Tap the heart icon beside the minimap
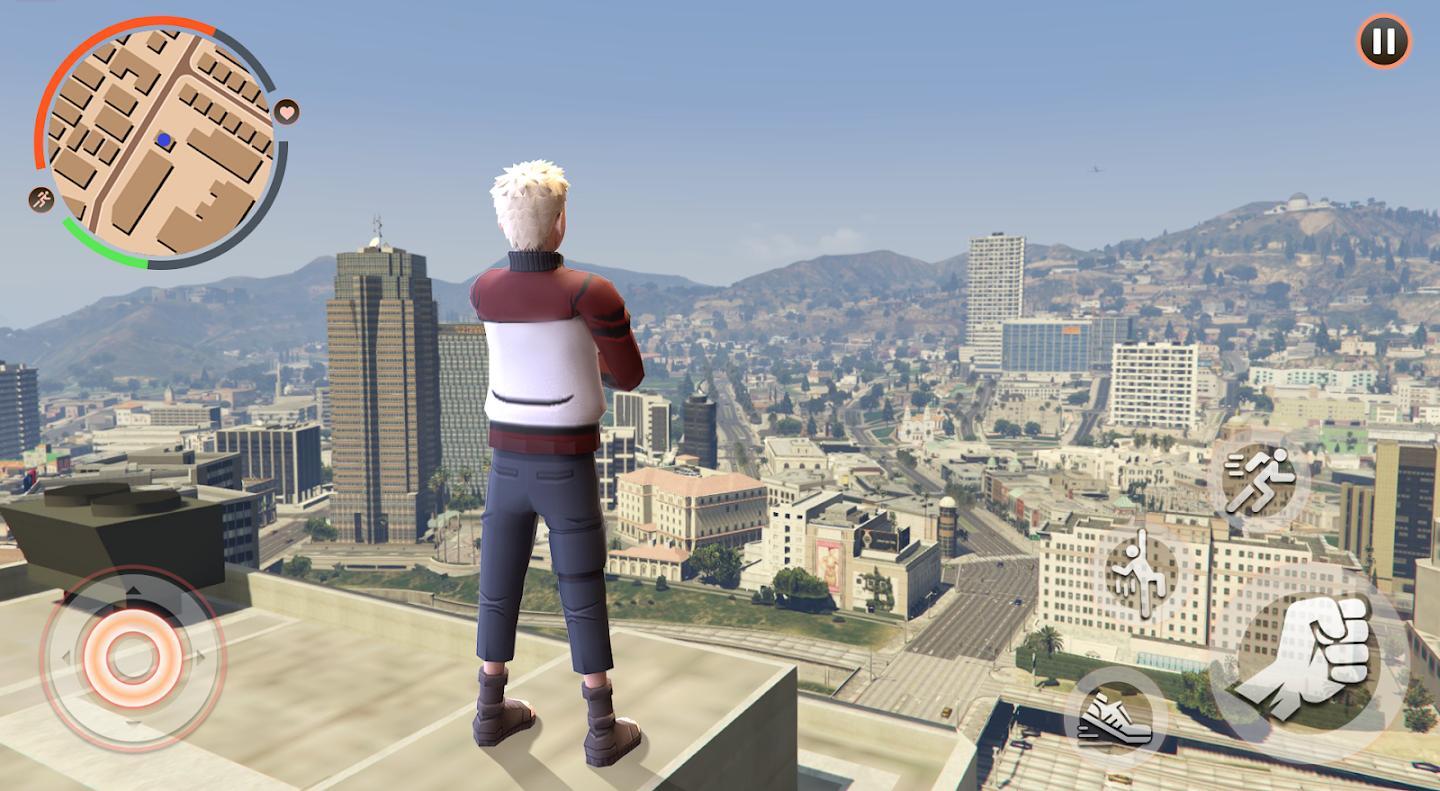Viewport: 1440px width, 791px height. (x=287, y=111)
